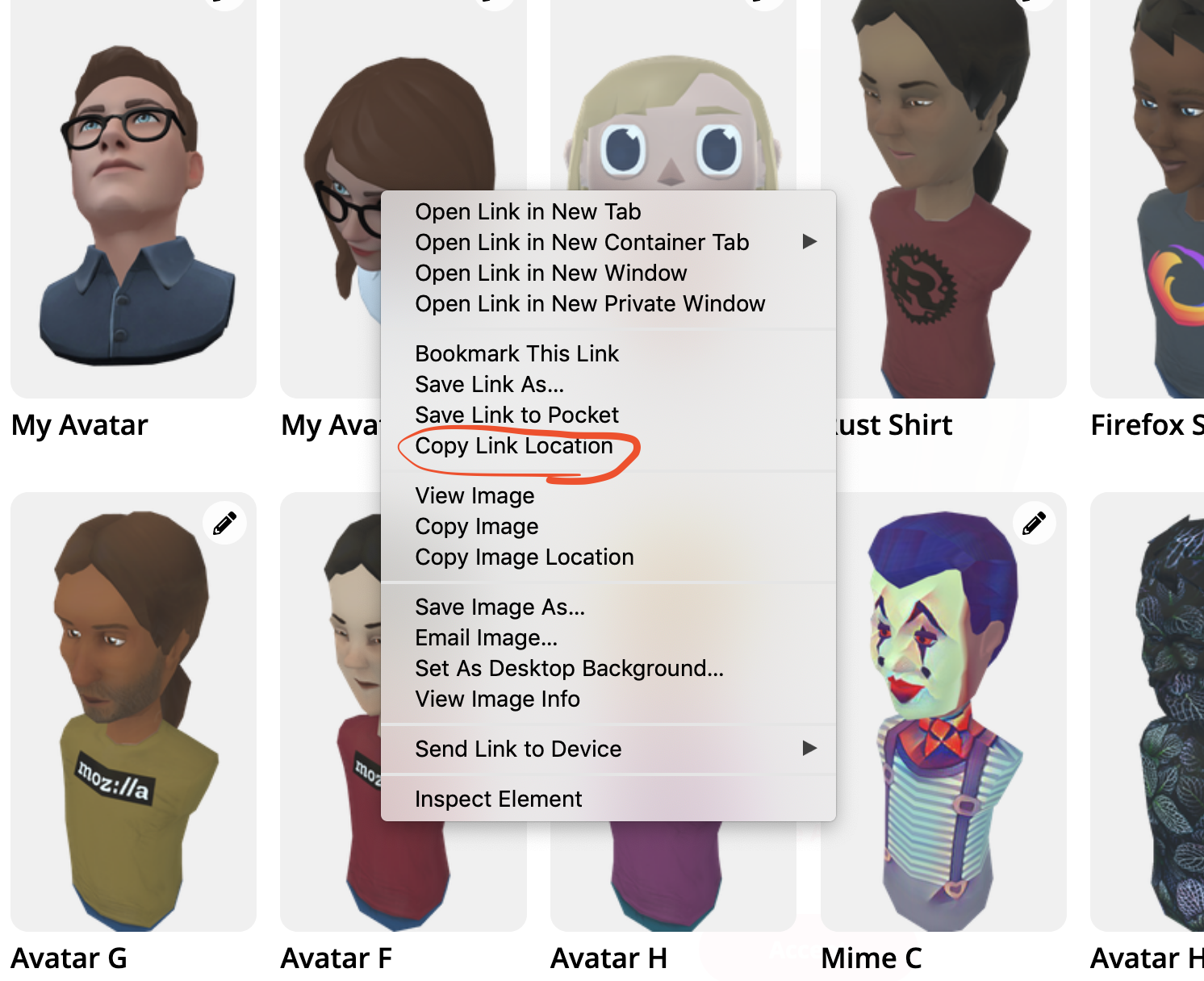This screenshot has width=1204, height=981.
Task: Choose Open Link in New Tab
Action: [528, 211]
